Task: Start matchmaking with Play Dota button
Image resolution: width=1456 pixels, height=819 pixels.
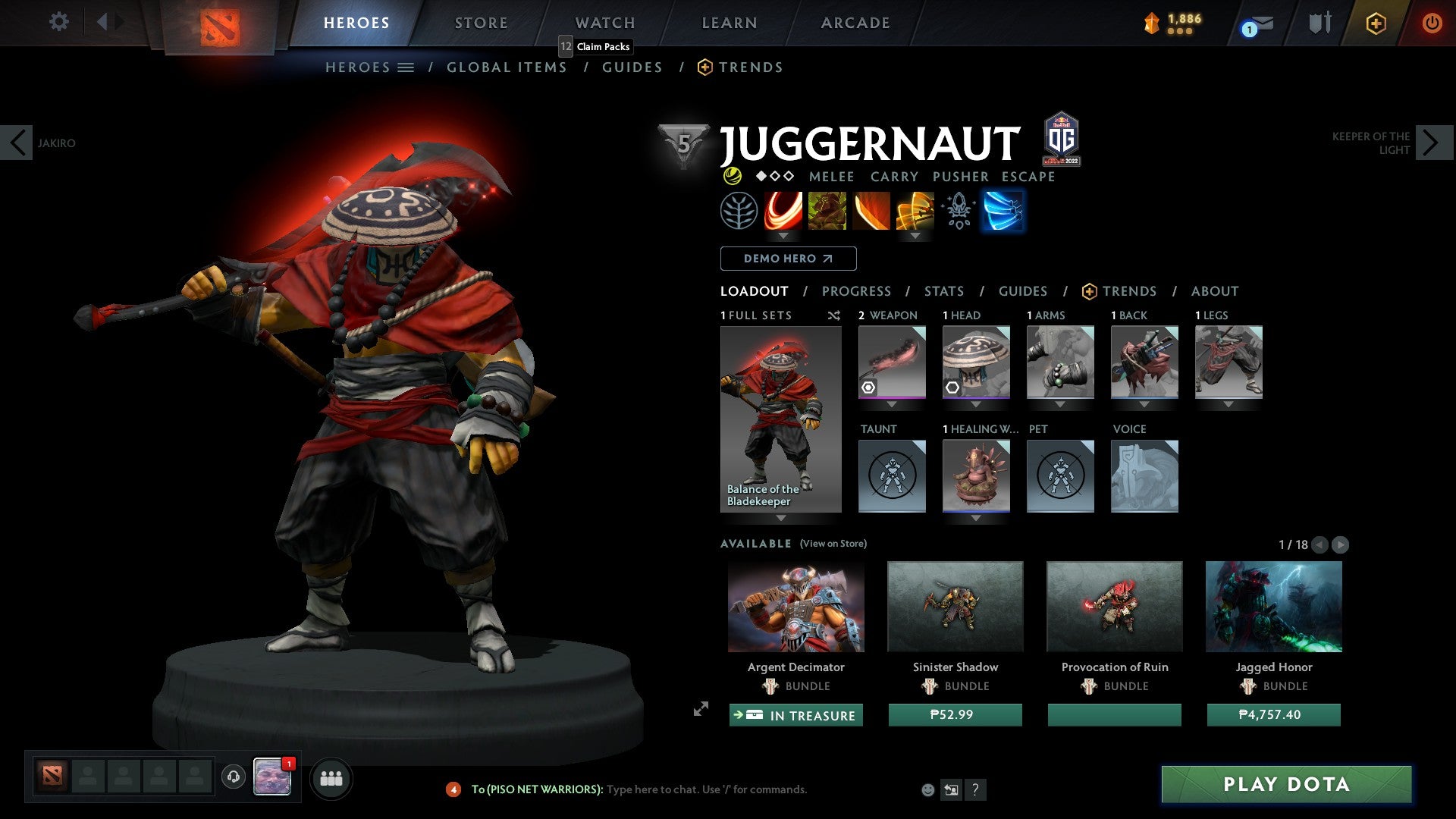Action: [x=1286, y=784]
